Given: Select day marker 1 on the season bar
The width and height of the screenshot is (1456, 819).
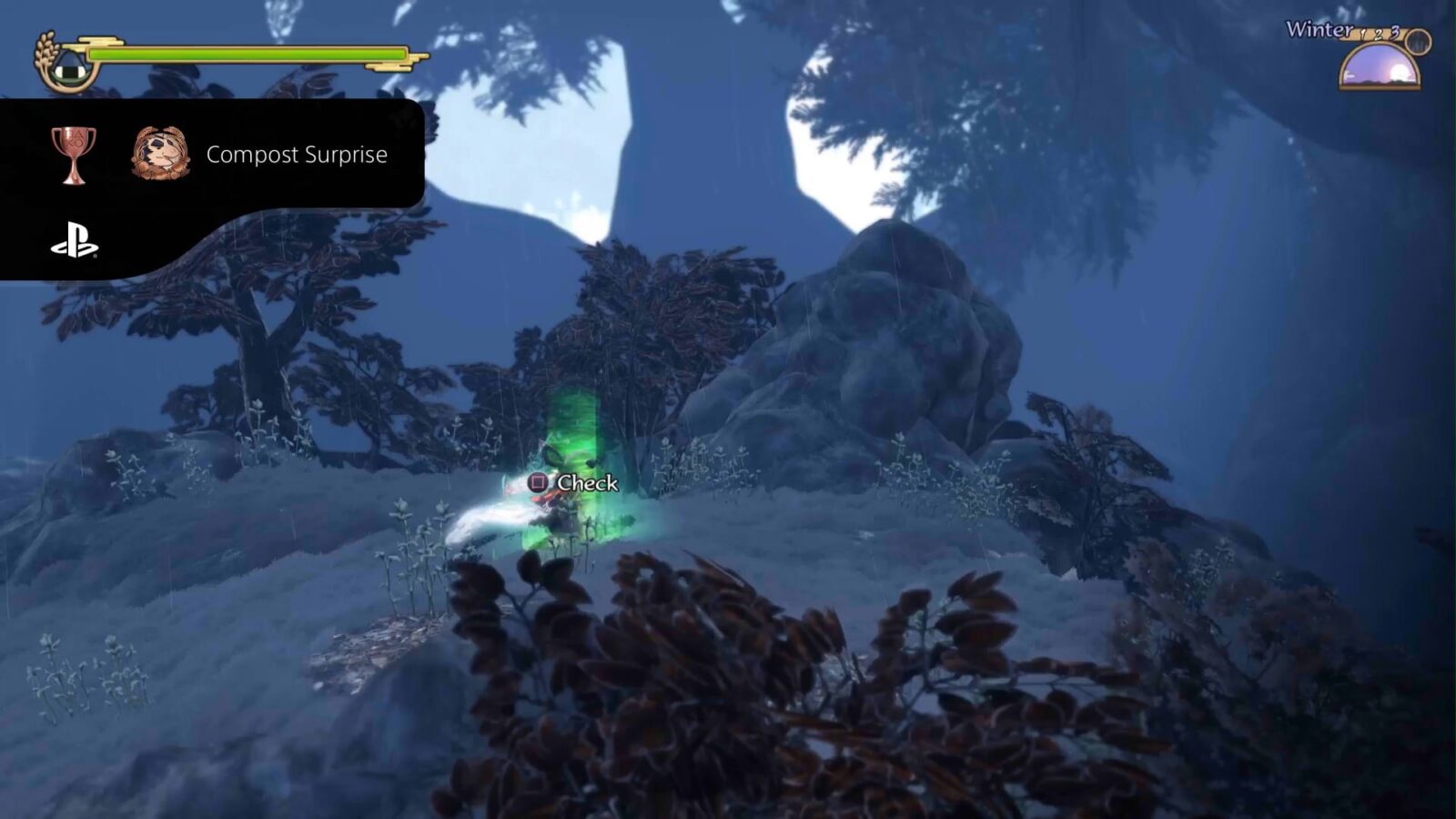Looking at the screenshot, I should coord(1362,35).
